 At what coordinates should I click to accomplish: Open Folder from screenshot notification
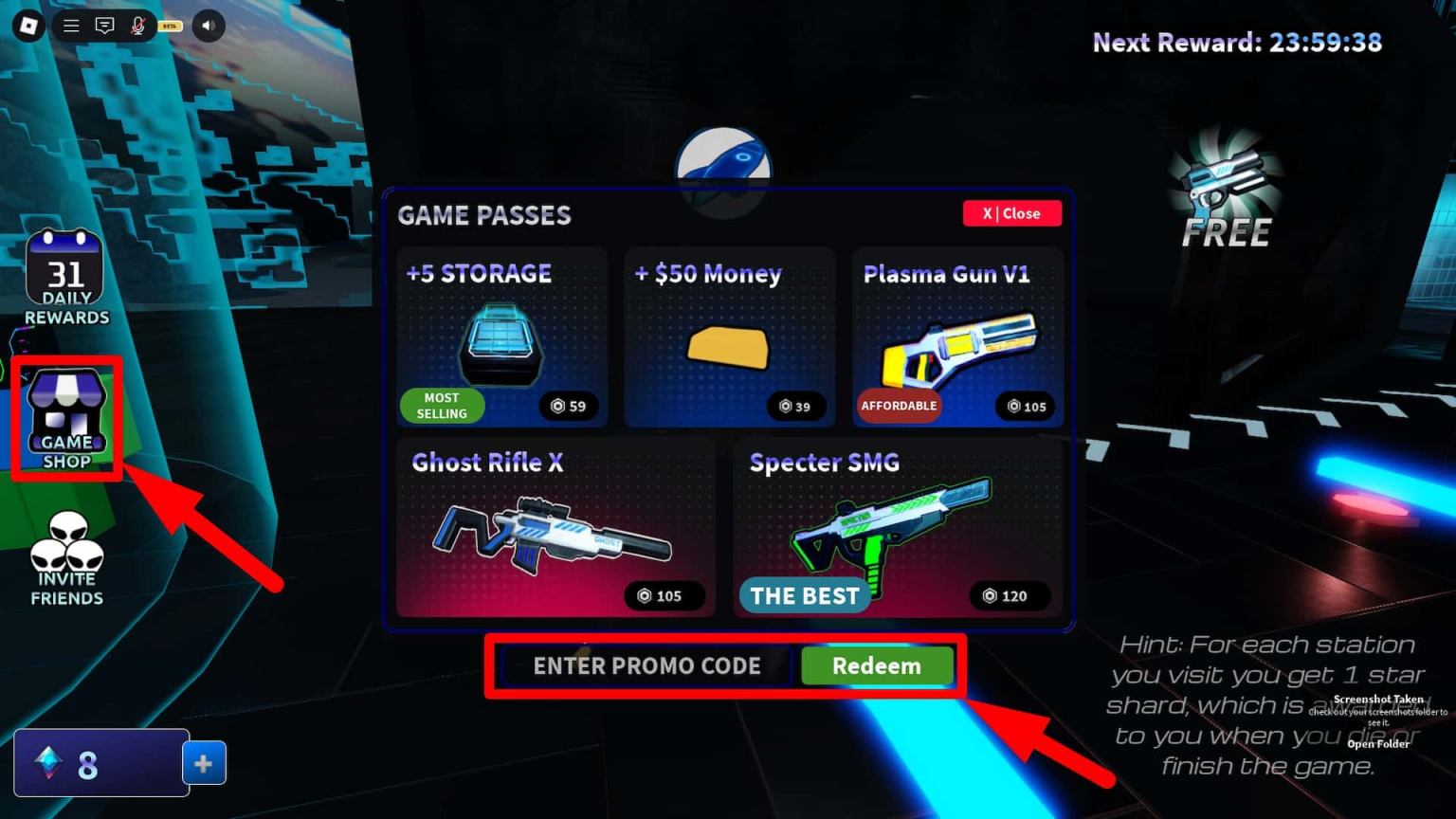click(x=1376, y=743)
